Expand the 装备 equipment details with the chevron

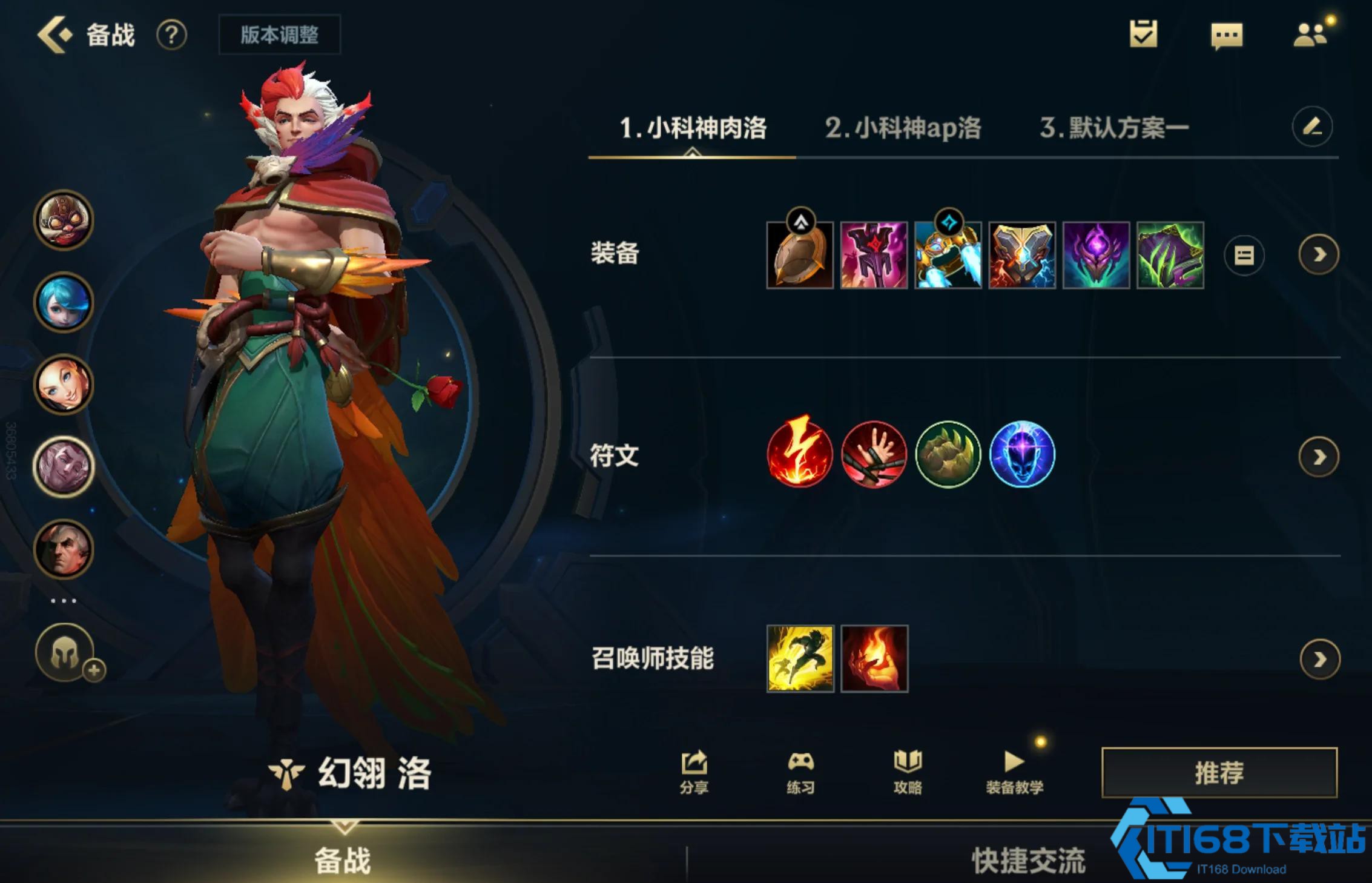click(x=1319, y=255)
